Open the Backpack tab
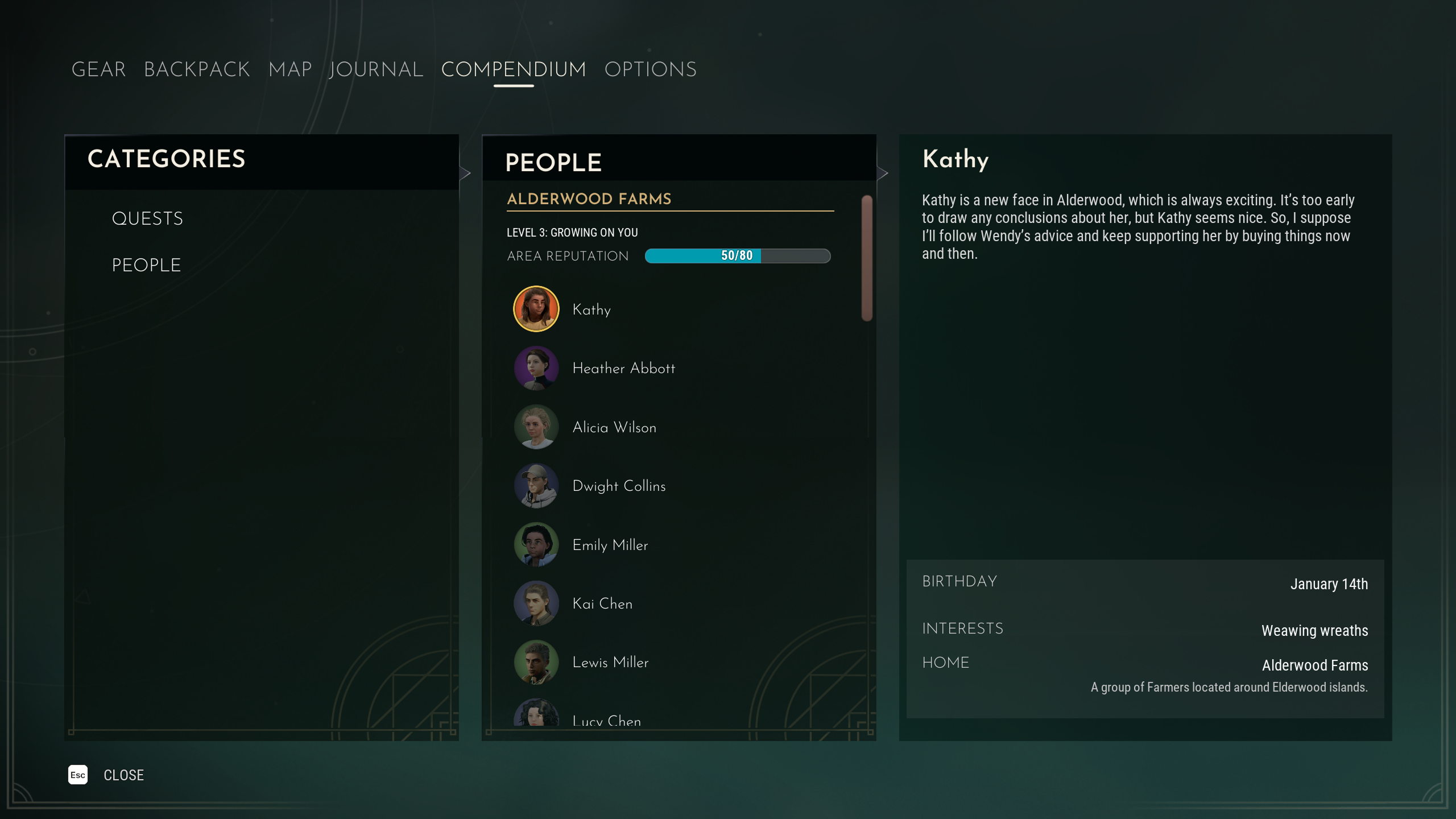 [197, 69]
